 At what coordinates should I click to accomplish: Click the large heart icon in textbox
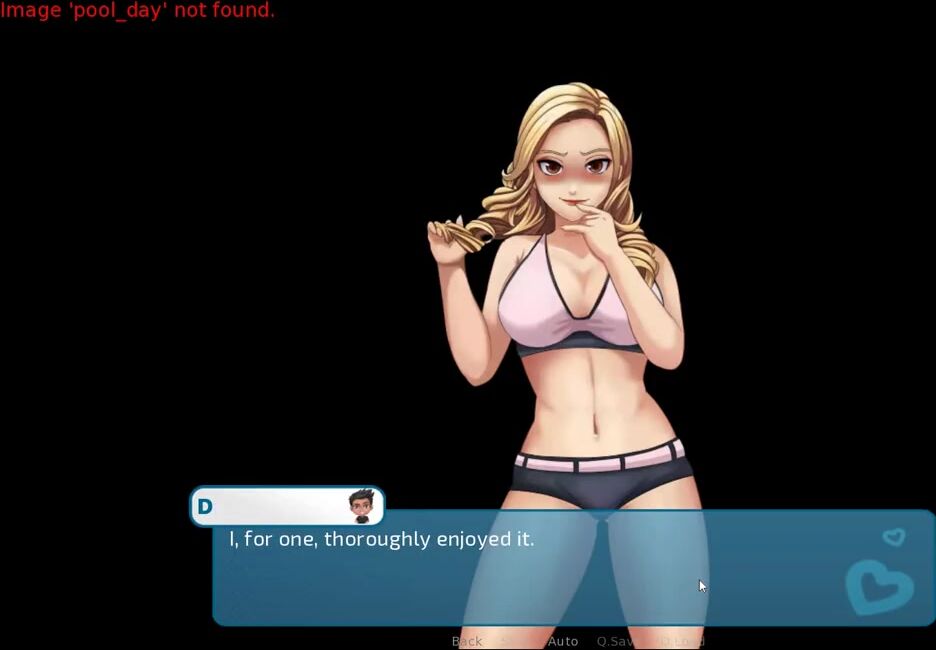878,587
